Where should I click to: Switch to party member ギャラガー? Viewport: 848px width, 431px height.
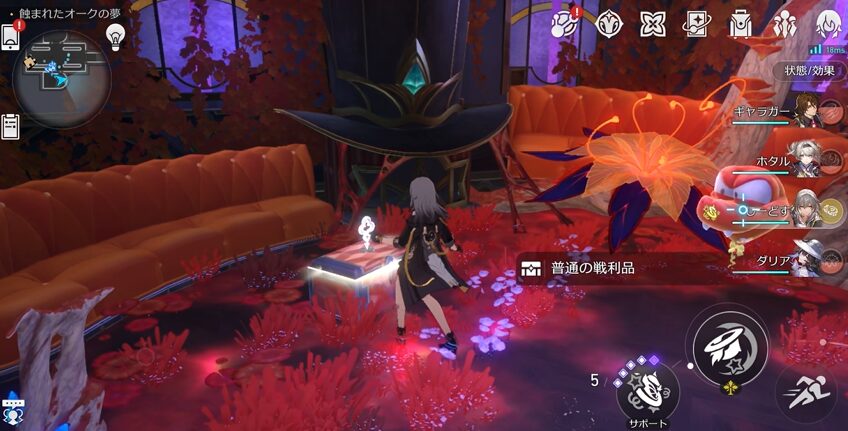pyautogui.click(x=805, y=110)
